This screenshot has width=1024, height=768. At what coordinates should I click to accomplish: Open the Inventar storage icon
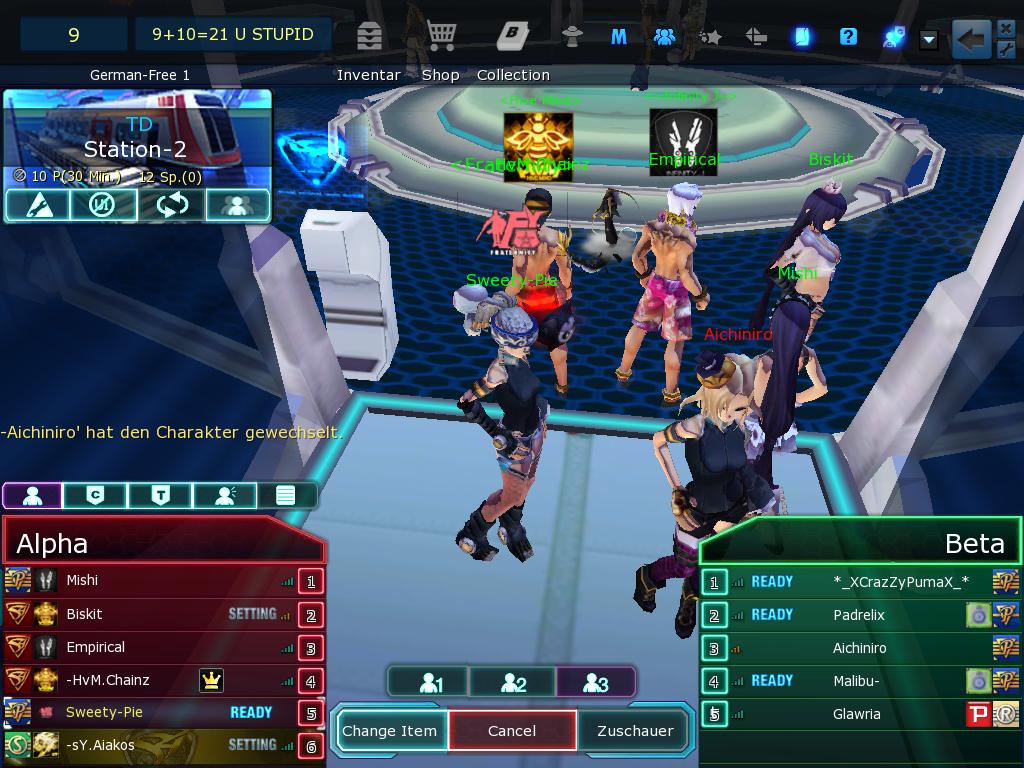pos(369,36)
